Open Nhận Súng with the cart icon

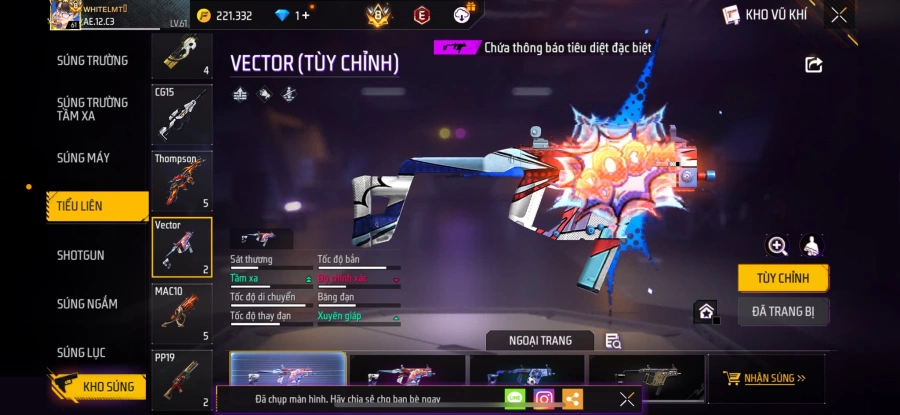(x=767, y=378)
